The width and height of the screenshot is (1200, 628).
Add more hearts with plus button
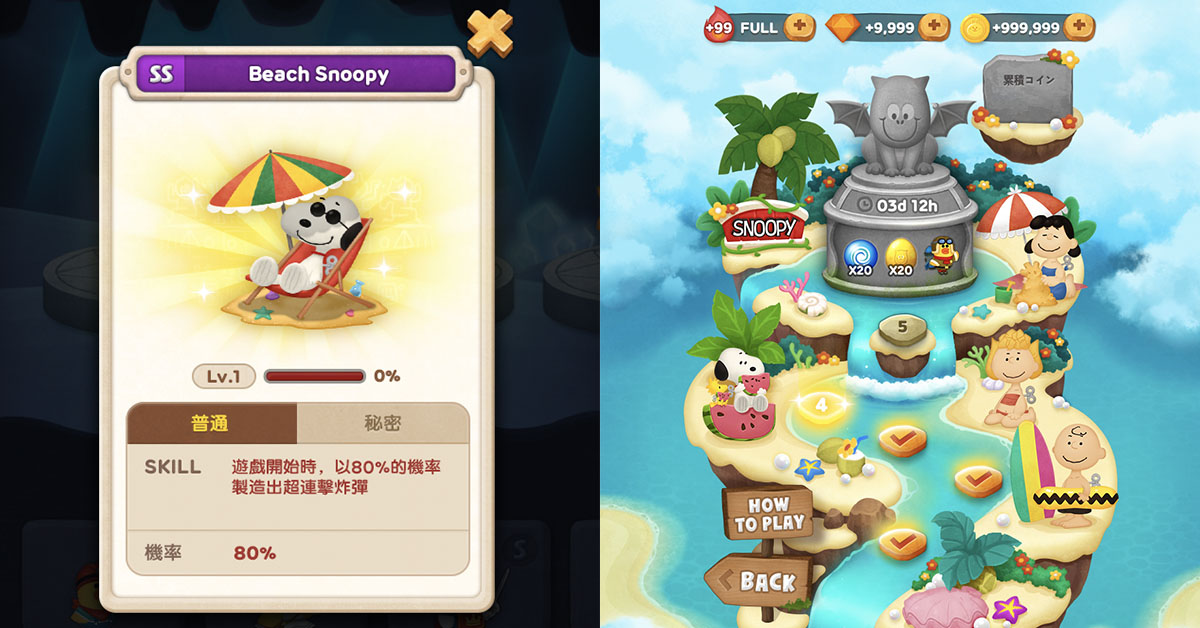[799, 27]
